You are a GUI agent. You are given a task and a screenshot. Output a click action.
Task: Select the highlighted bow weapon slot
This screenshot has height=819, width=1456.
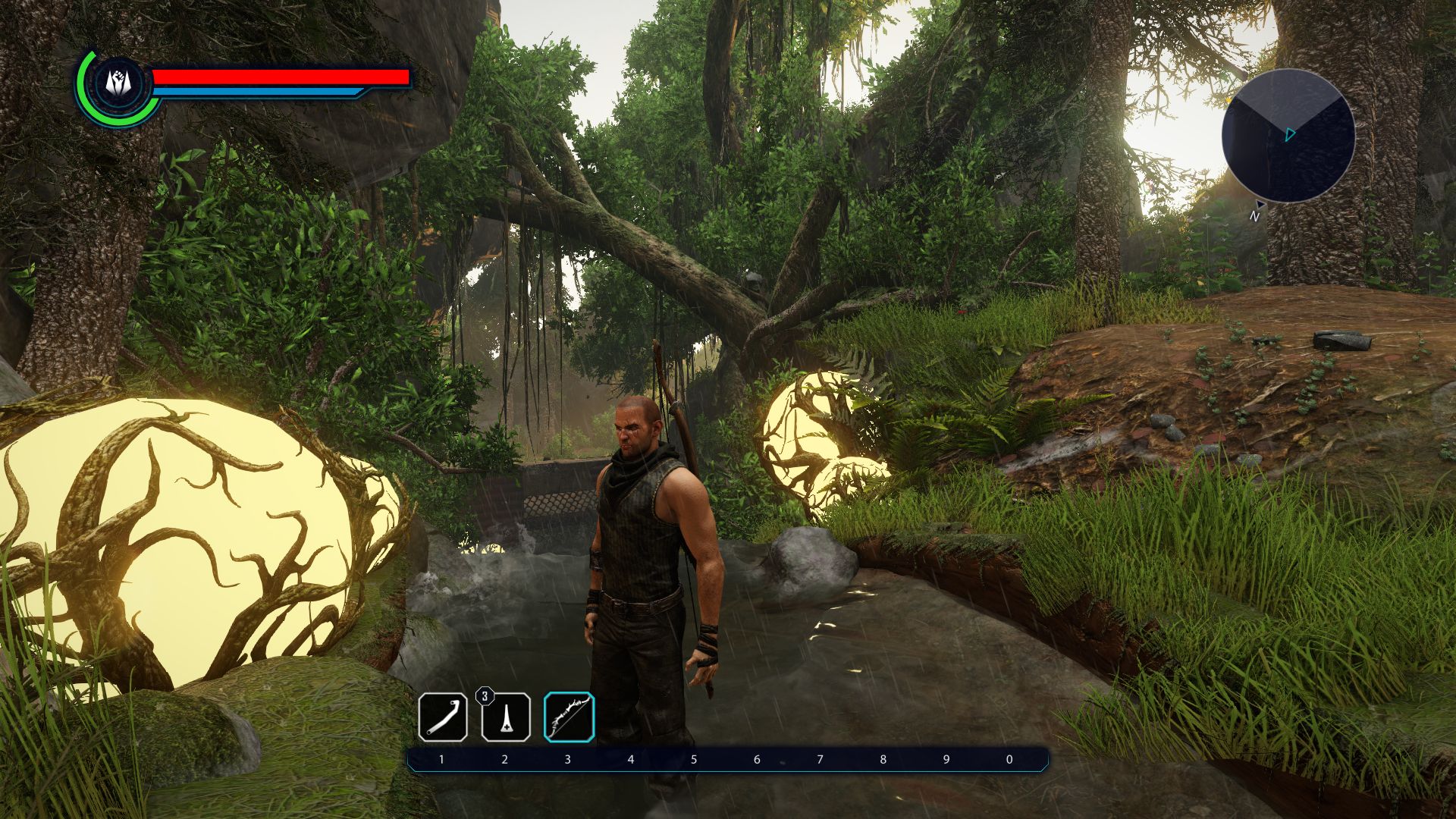click(569, 717)
